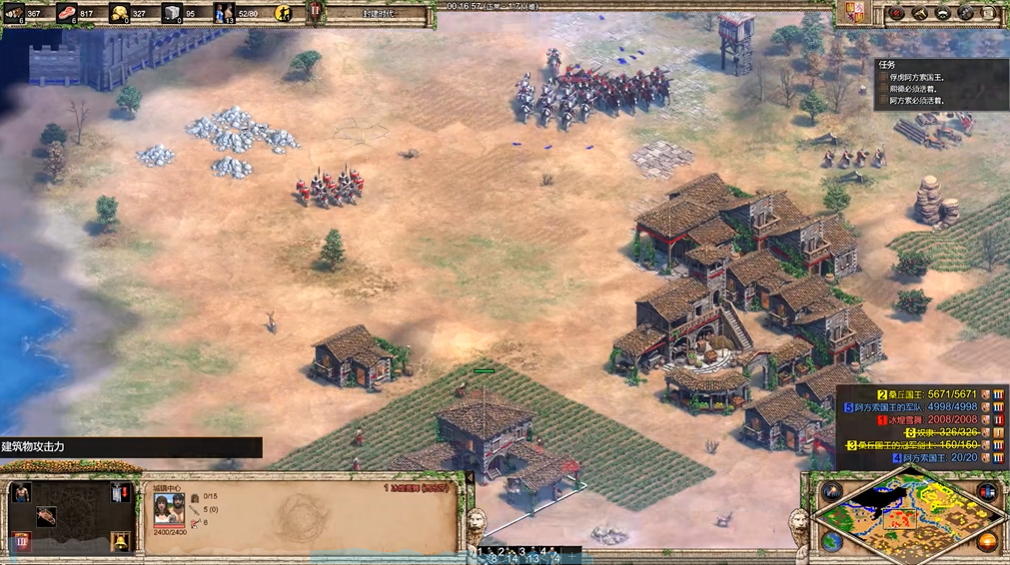Image resolution: width=1010 pixels, height=565 pixels.
Task: Train a villager from the command panel
Action: 20,492
